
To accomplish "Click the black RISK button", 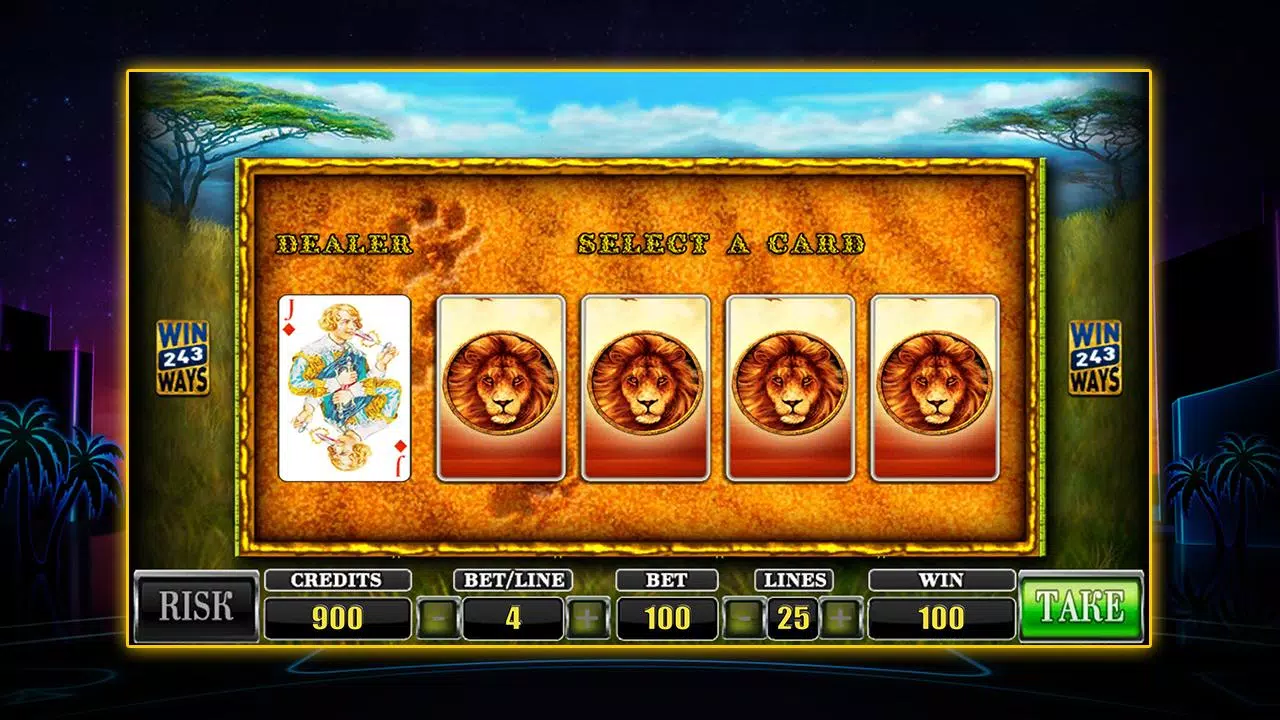I will [196, 606].
